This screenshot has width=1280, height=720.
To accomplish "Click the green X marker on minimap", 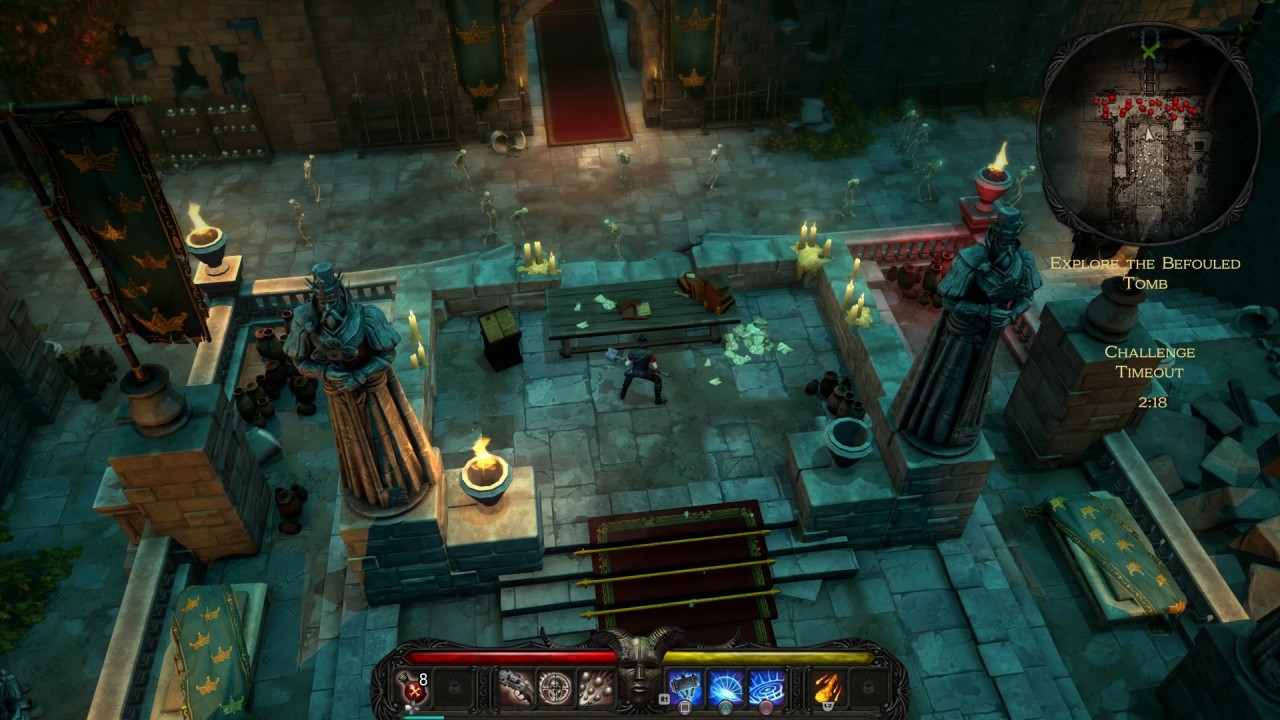I will tap(1150, 47).
